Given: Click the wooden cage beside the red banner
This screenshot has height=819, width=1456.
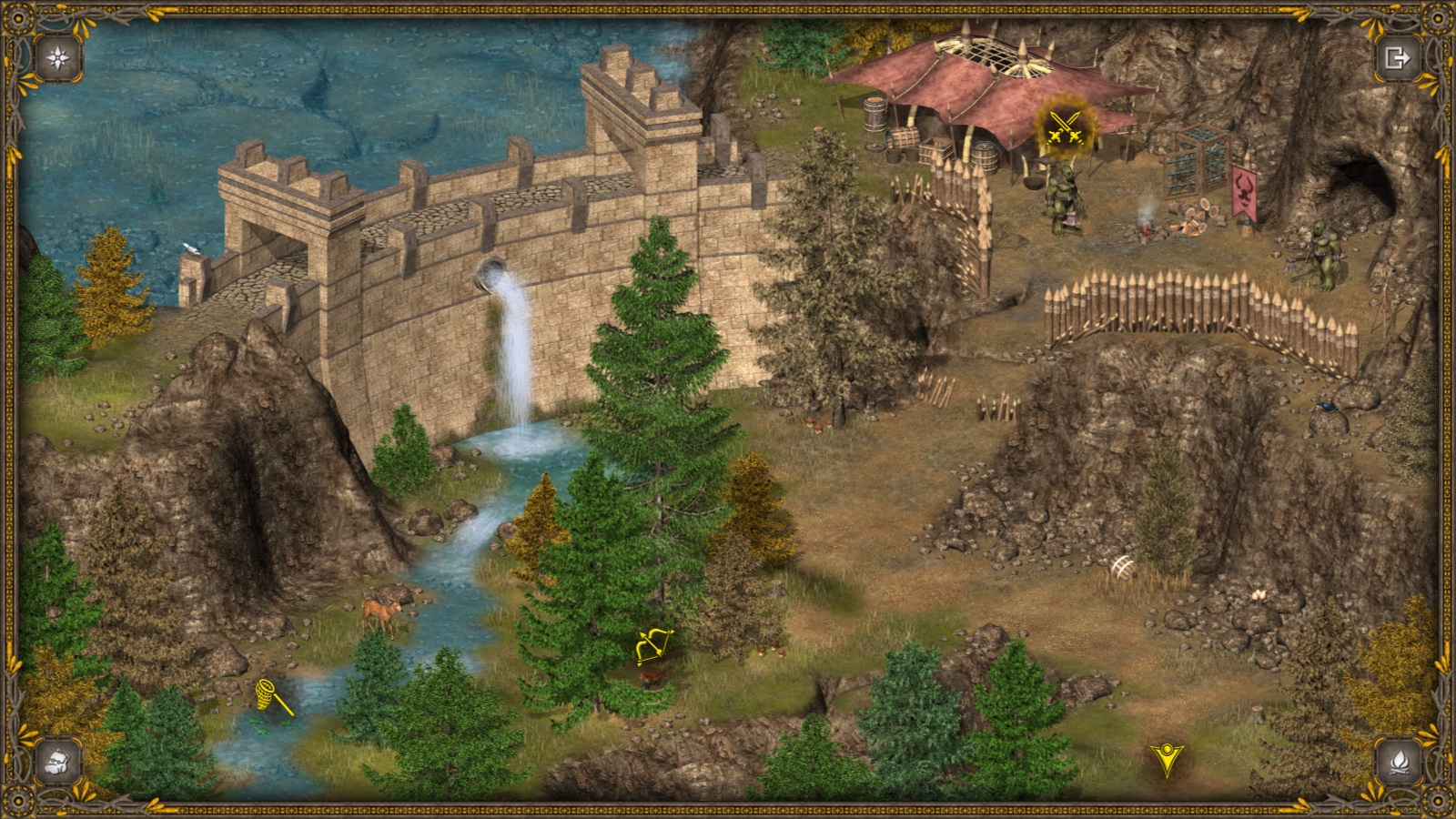Looking at the screenshot, I should (x=1197, y=168).
